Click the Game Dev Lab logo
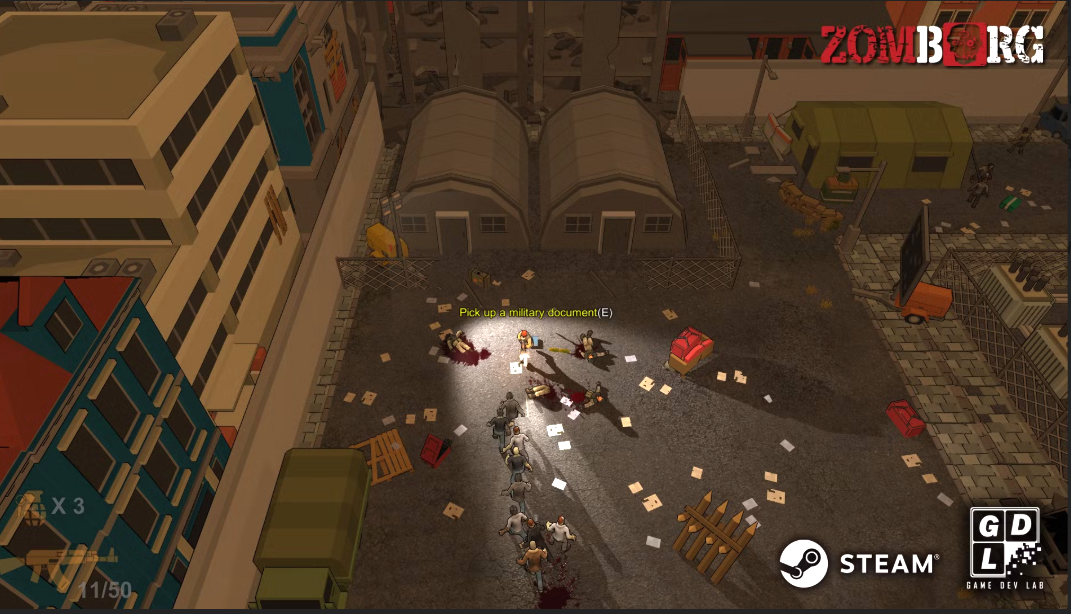Image resolution: width=1071 pixels, height=614 pixels. (1004, 548)
